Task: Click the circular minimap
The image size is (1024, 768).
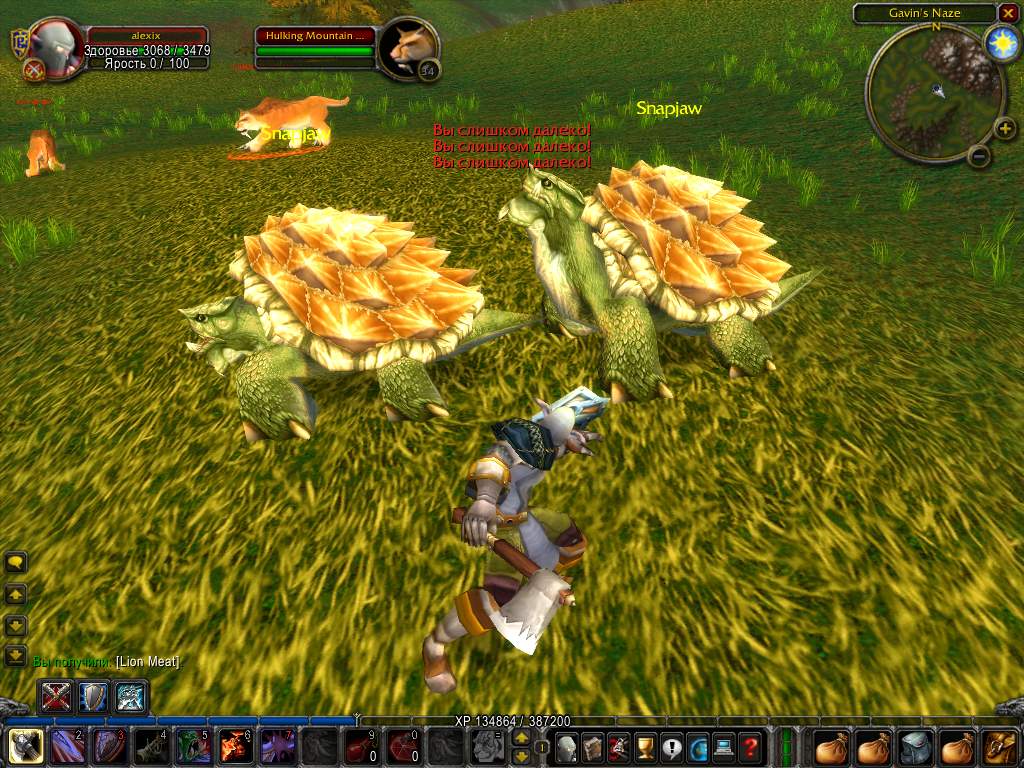Action: pos(934,92)
